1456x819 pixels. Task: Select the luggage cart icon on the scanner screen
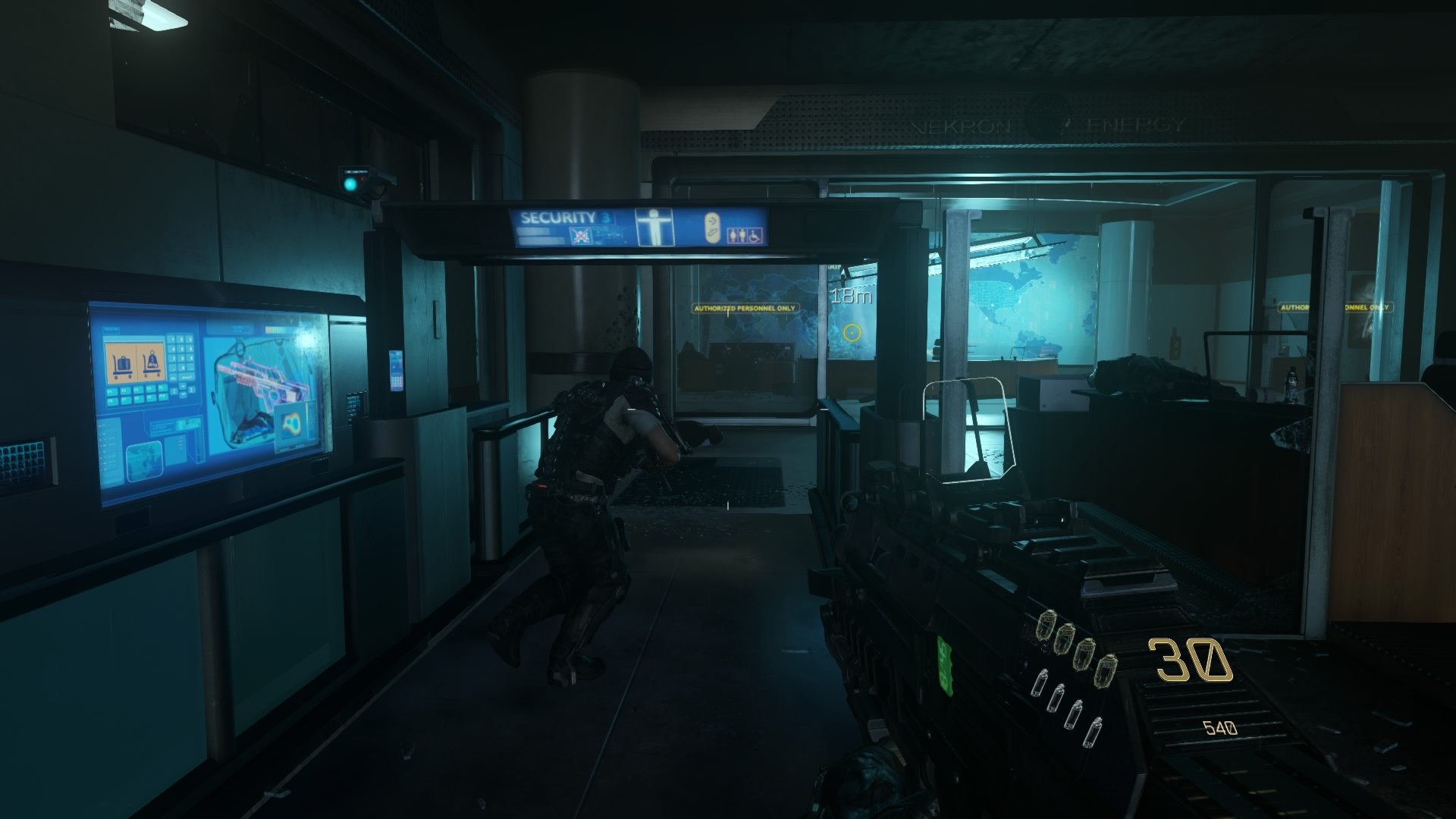(x=122, y=364)
